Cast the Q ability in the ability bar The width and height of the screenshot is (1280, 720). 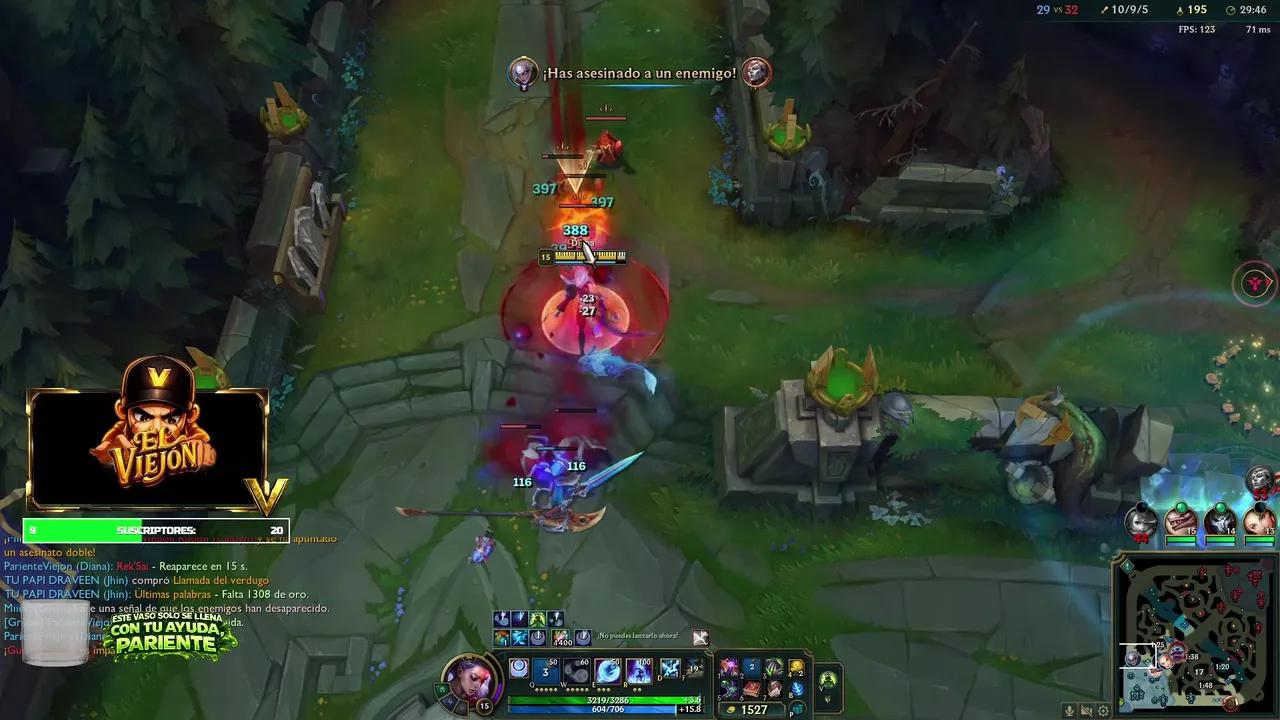[x=547, y=669]
